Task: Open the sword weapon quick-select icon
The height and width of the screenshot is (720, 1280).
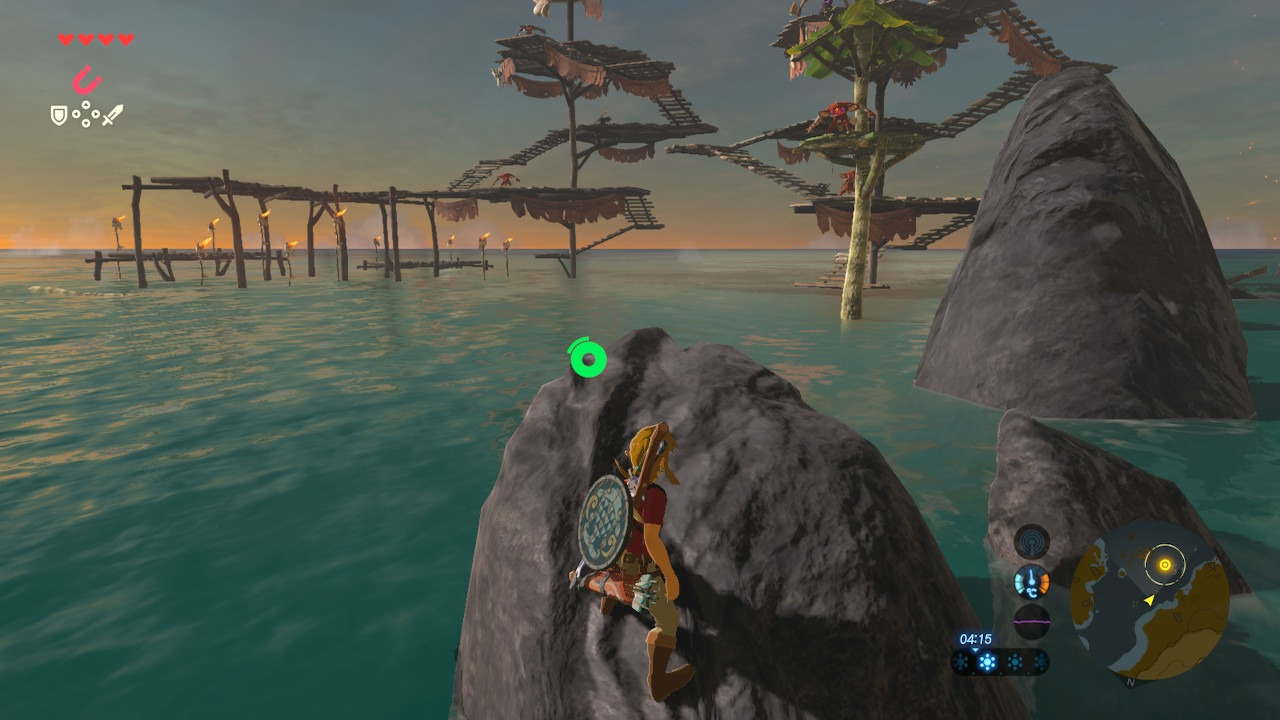Action: click(112, 115)
